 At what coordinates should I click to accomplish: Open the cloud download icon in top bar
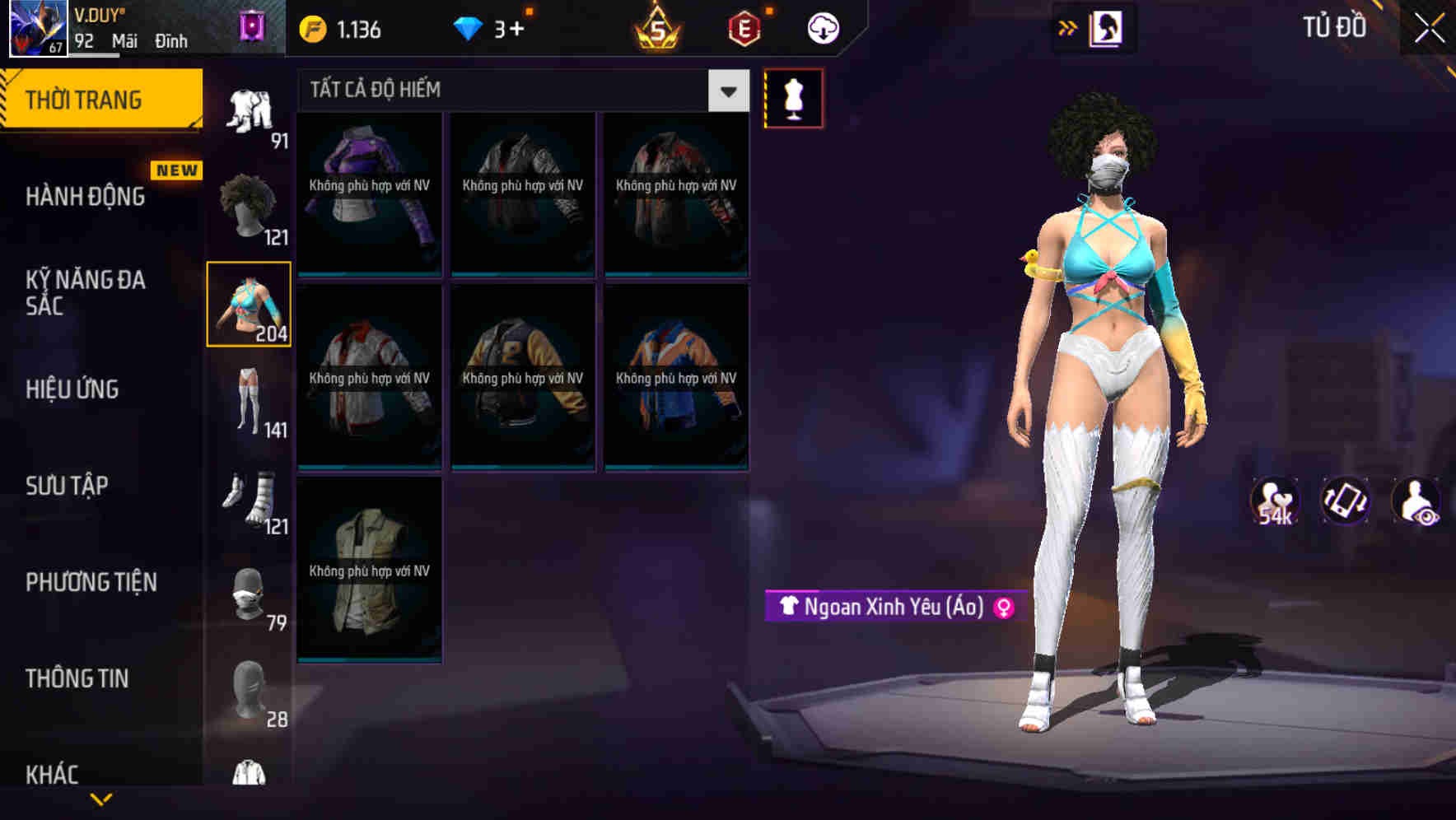(822, 27)
